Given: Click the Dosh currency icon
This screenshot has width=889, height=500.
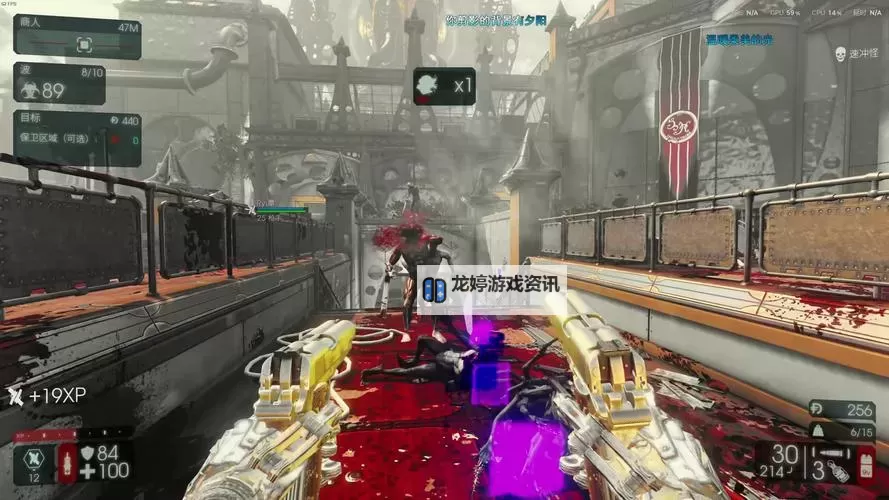Looking at the screenshot, I should [815, 411].
